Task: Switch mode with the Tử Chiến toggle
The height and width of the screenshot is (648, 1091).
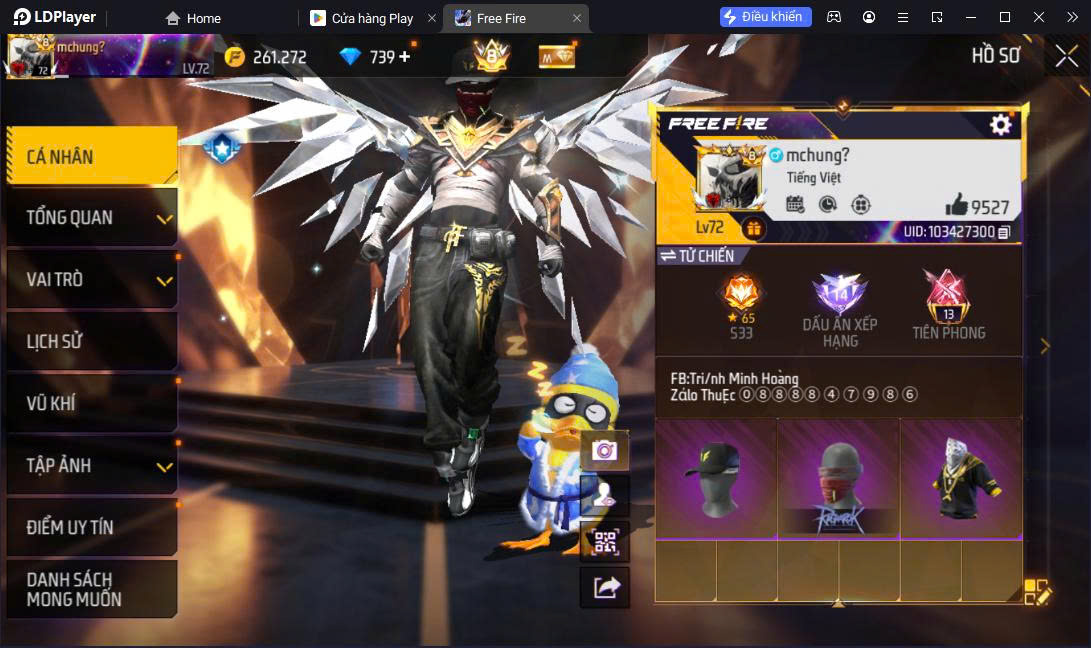Action: pos(697,256)
